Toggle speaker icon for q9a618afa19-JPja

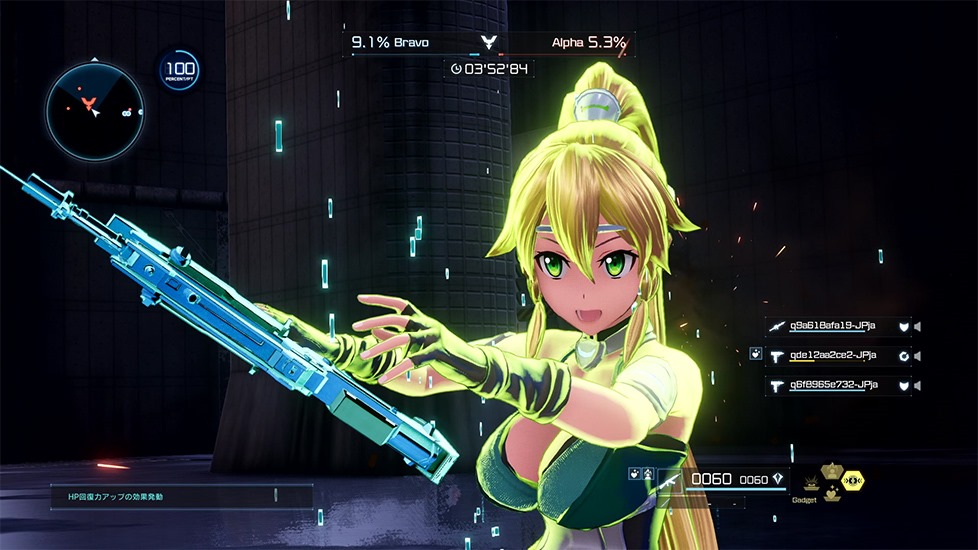[917, 326]
